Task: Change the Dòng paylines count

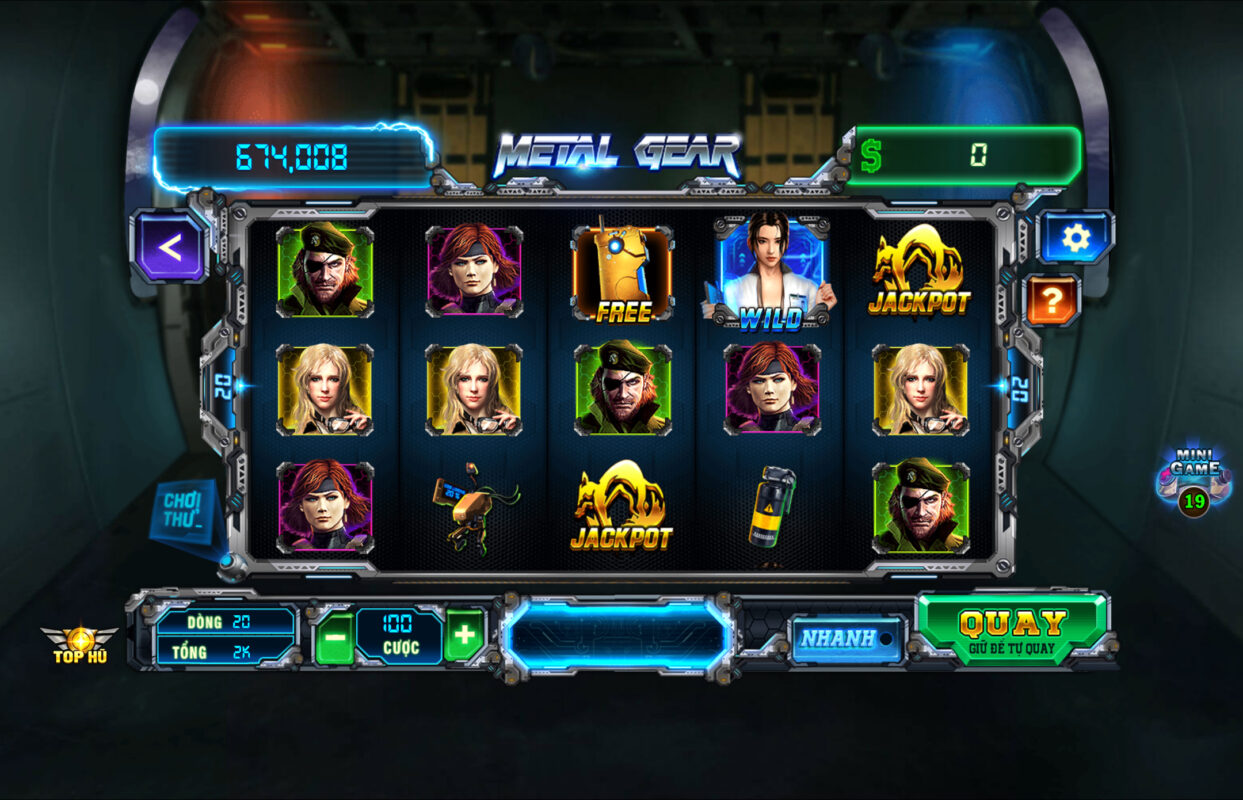Action: (x=226, y=622)
